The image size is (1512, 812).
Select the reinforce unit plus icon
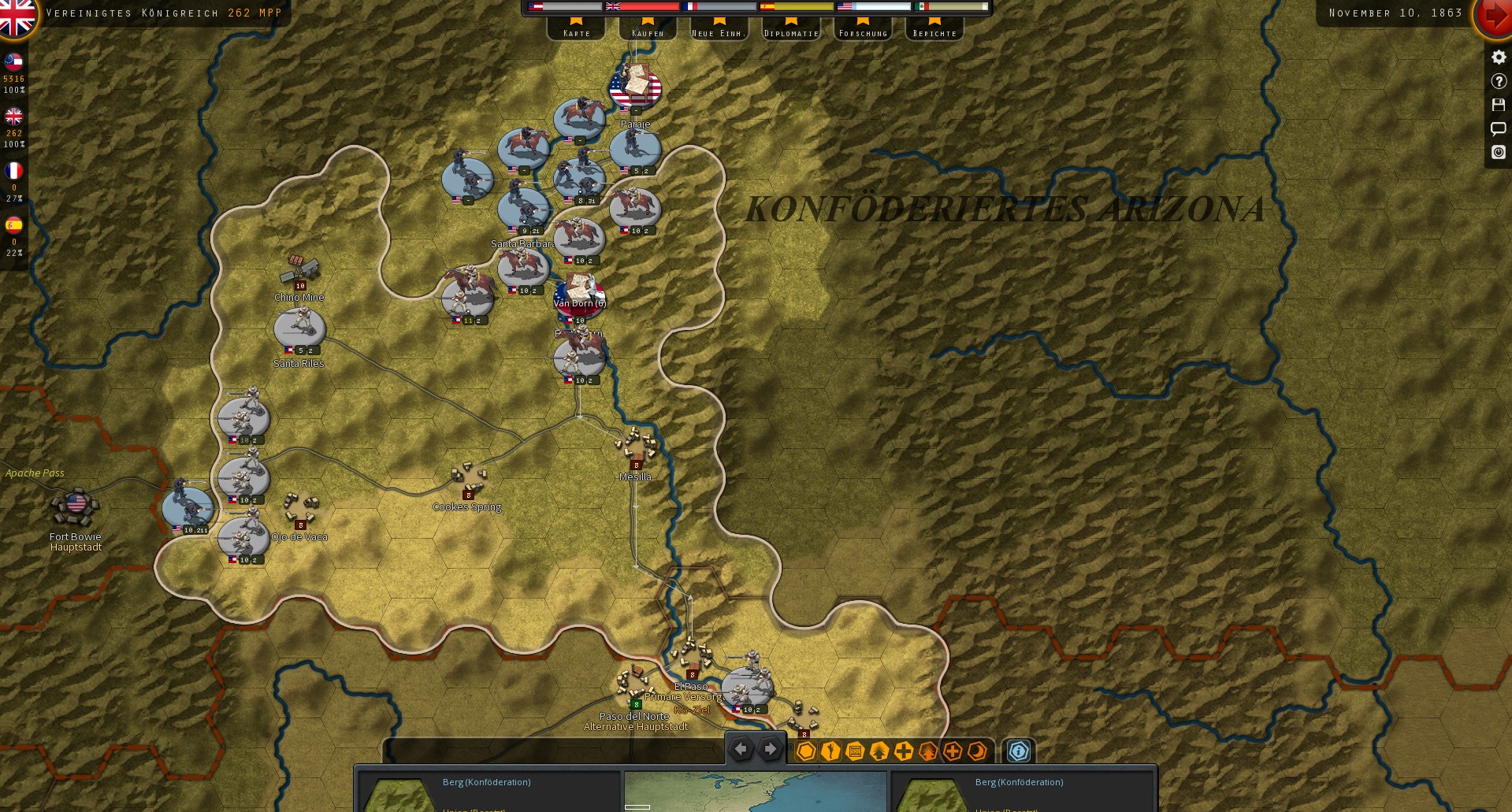click(904, 752)
